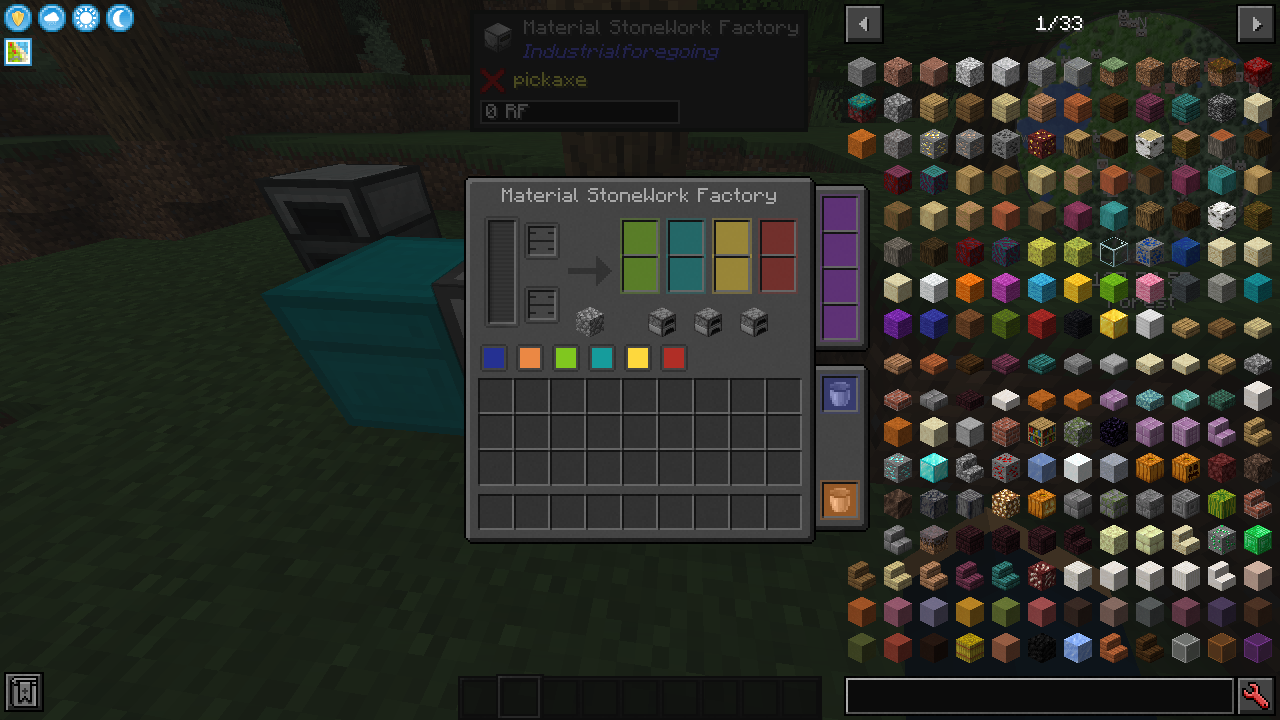Click a purple output slot
This screenshot has height=720, width=1280.
point(838,214)
